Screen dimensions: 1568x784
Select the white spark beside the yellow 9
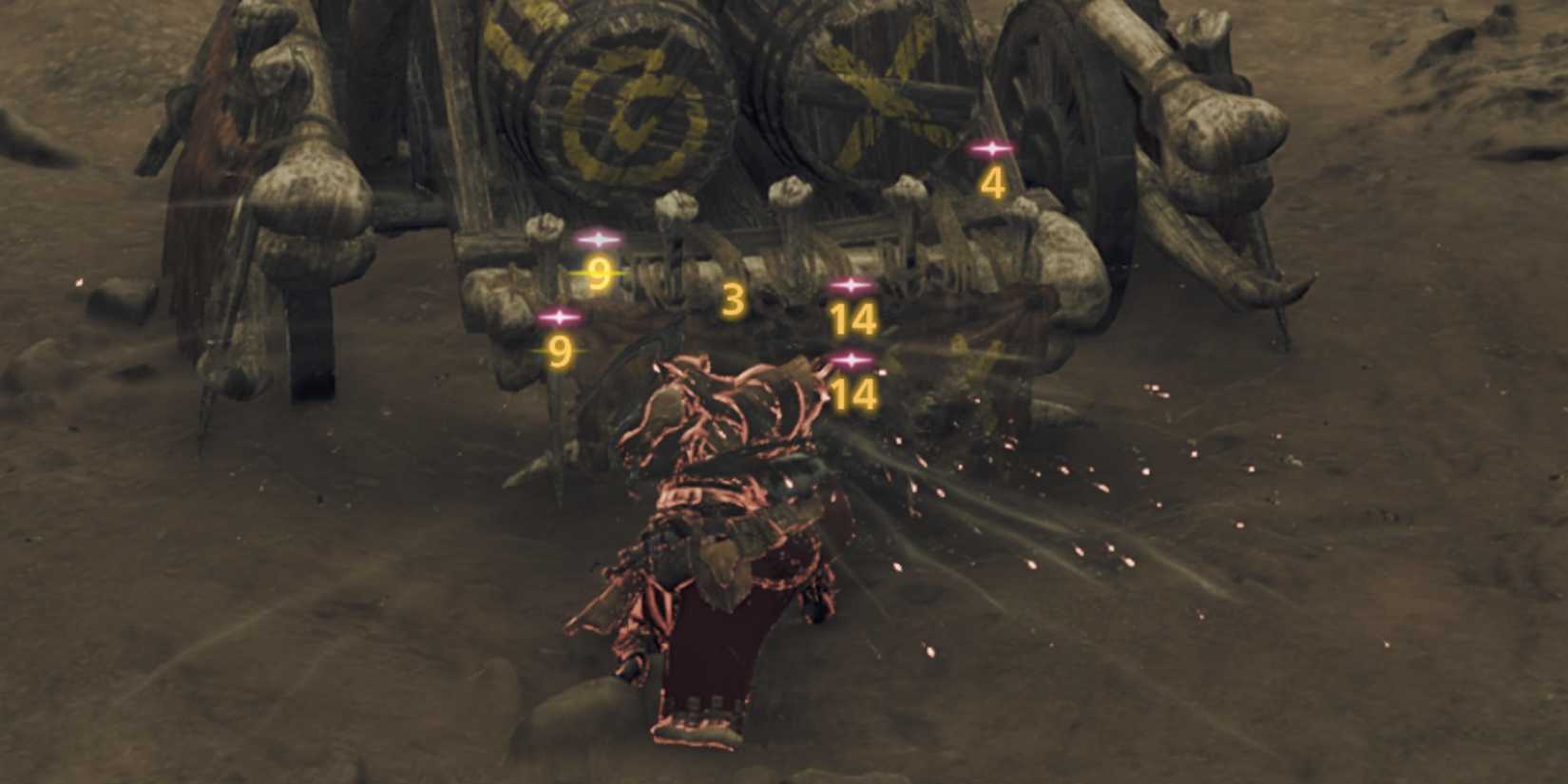coord(599,240)
